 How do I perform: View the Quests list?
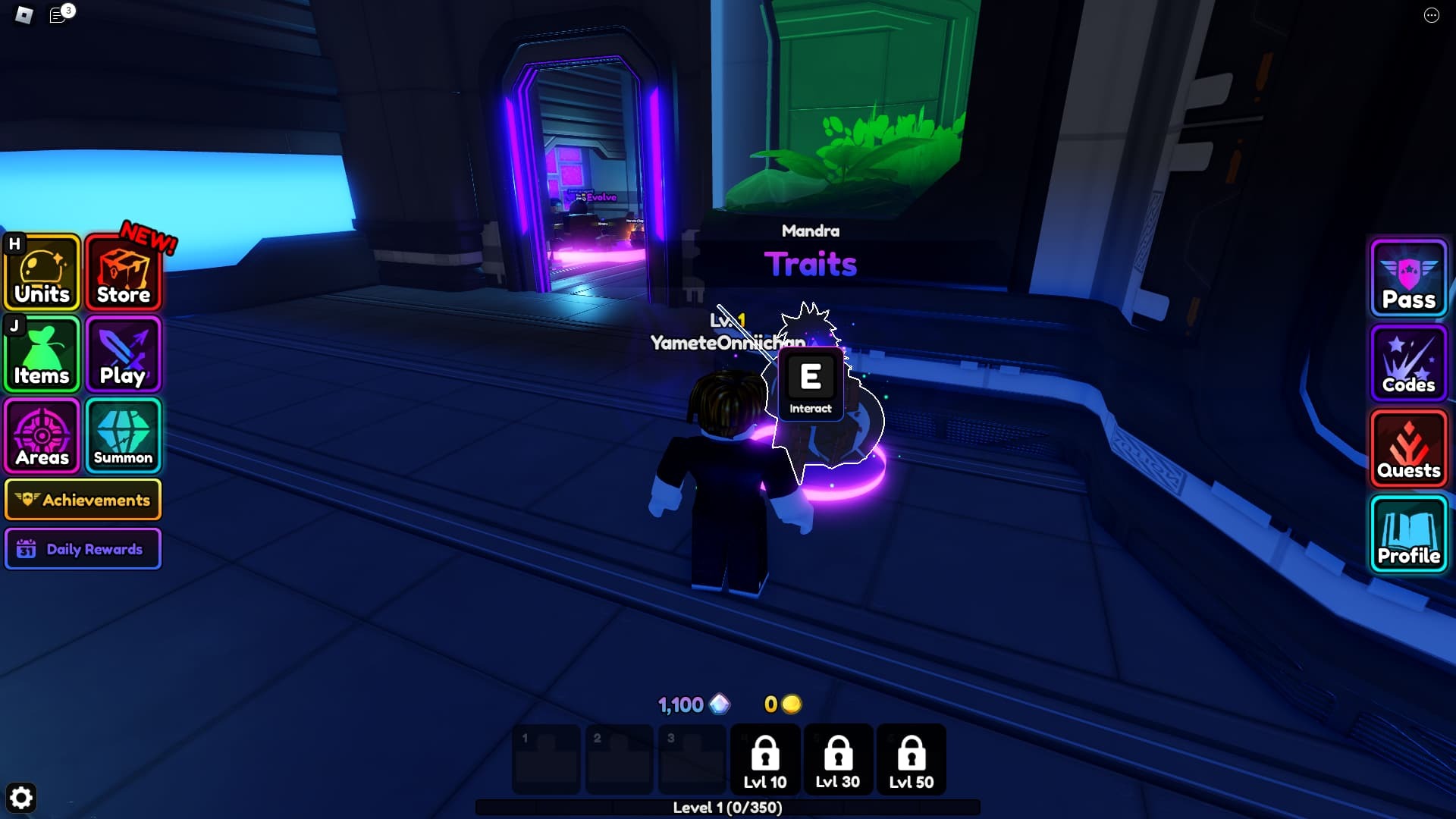(x=1408, y=449)
